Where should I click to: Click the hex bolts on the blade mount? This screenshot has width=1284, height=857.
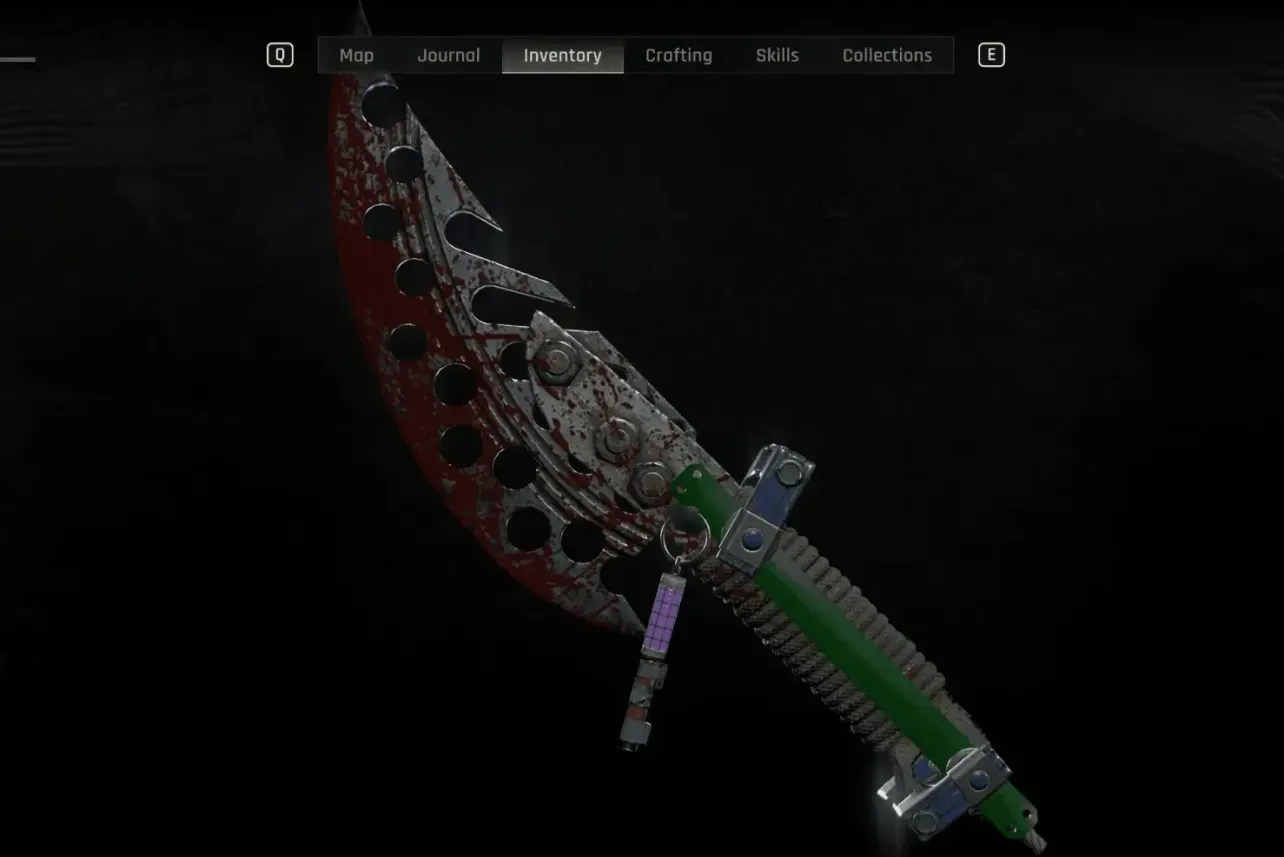point(620,440)
